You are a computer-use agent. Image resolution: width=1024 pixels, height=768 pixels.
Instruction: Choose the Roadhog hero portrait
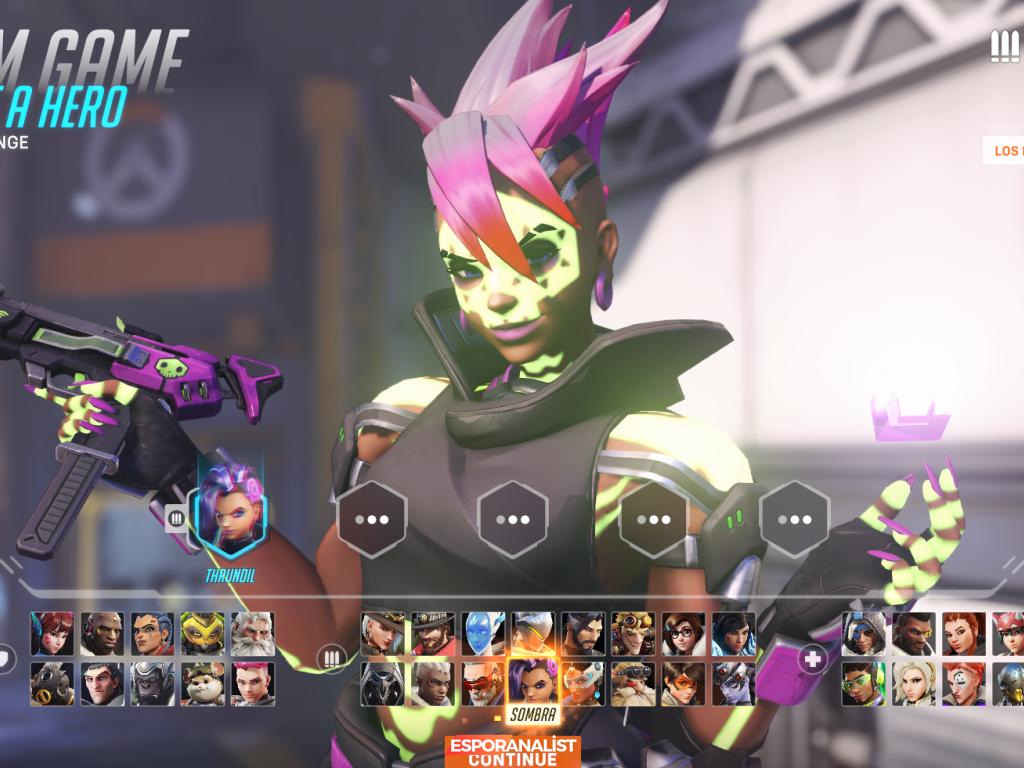coord(52,683)
